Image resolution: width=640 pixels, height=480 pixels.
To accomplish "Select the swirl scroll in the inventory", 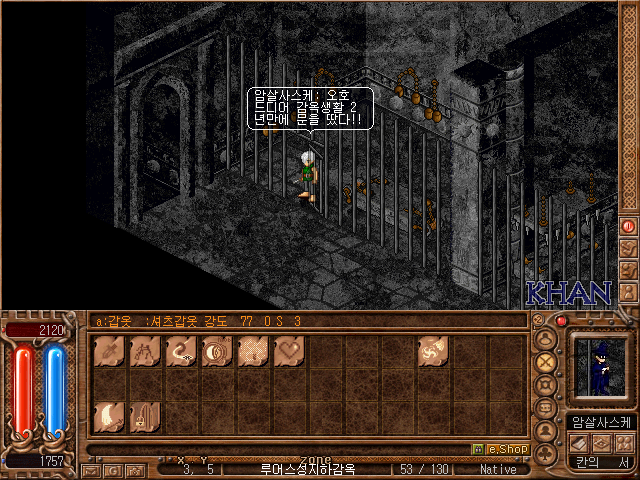I will [433, 351].
